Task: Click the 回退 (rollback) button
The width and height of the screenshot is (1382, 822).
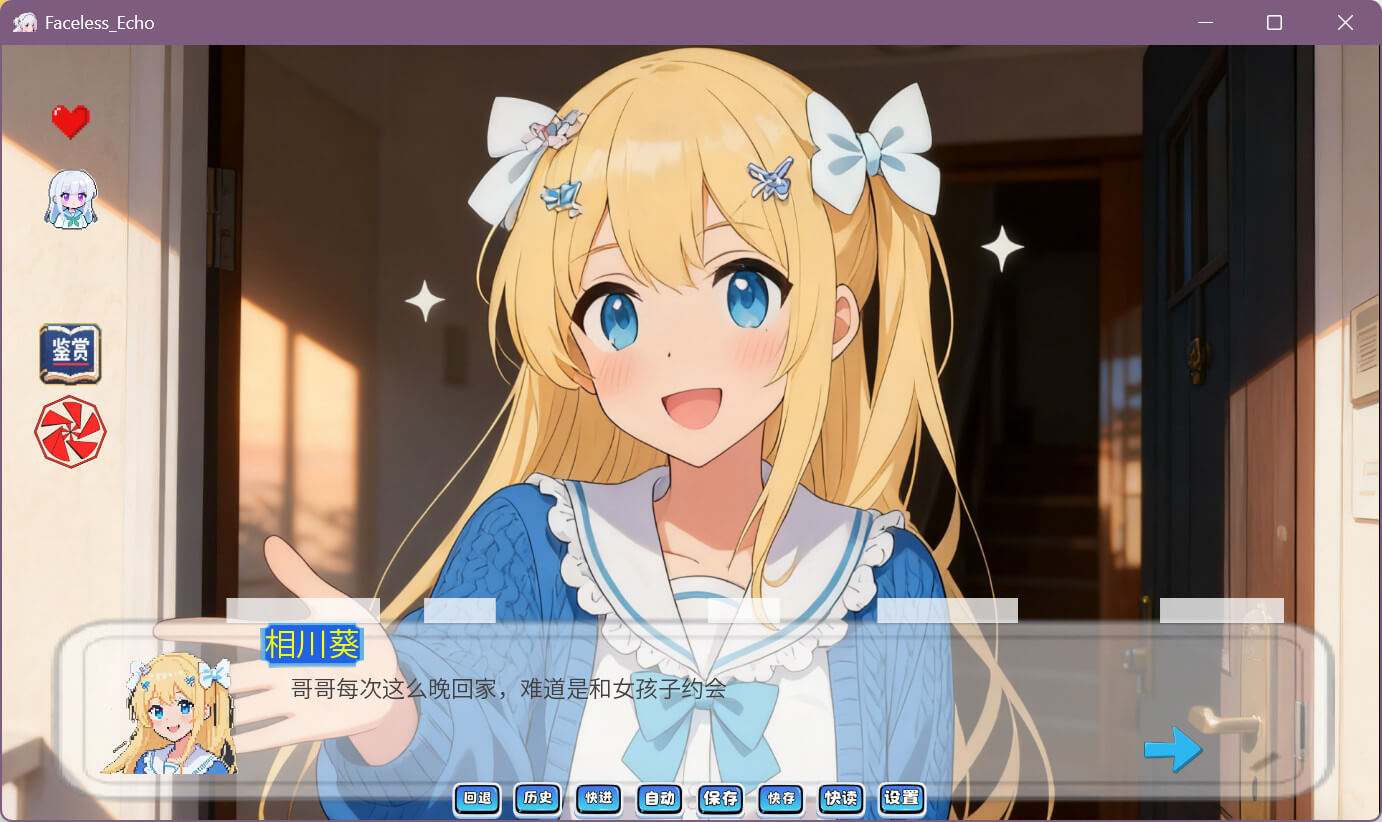Action: coord(477,798)
